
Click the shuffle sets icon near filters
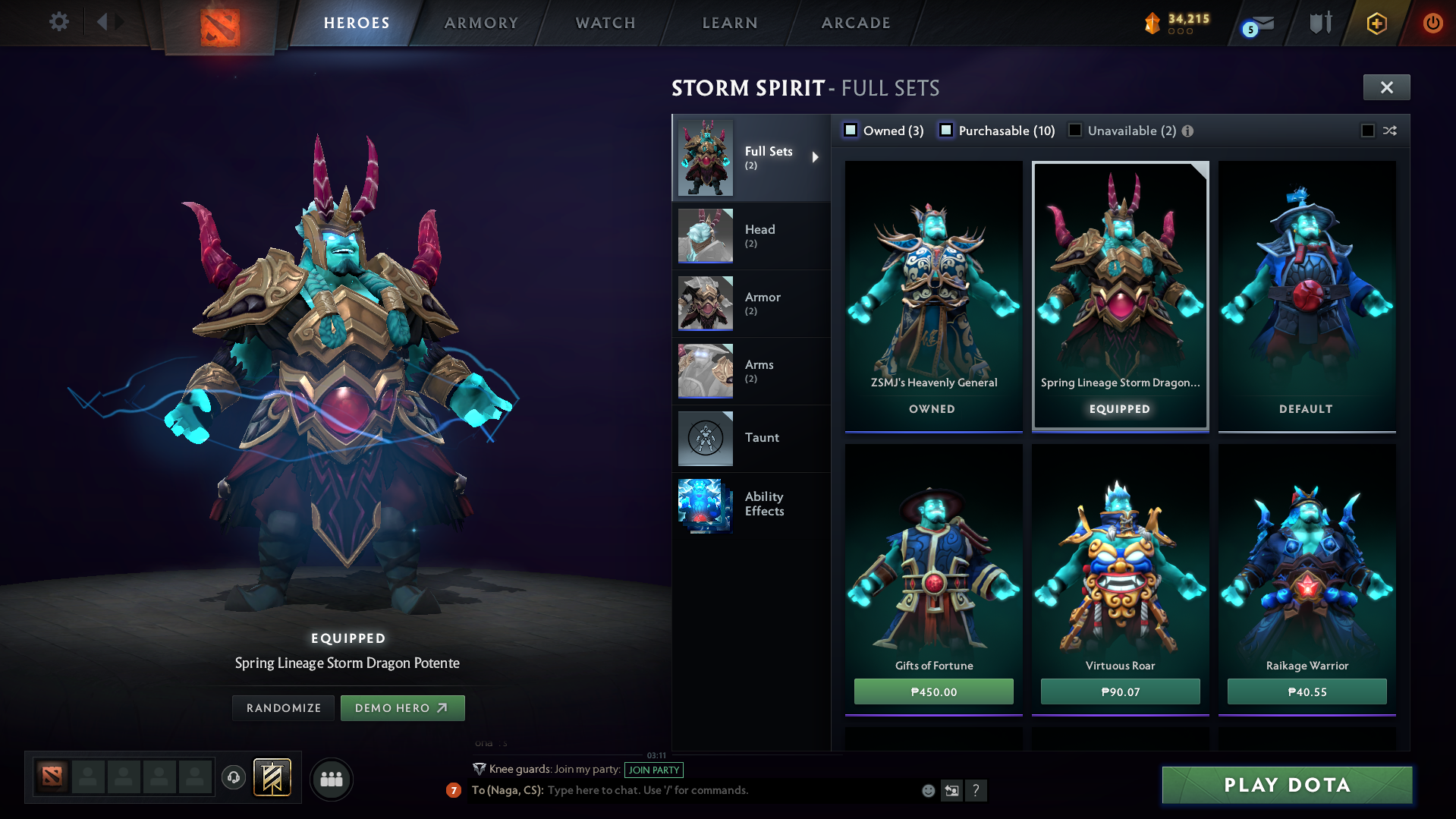pos(1391,131)
